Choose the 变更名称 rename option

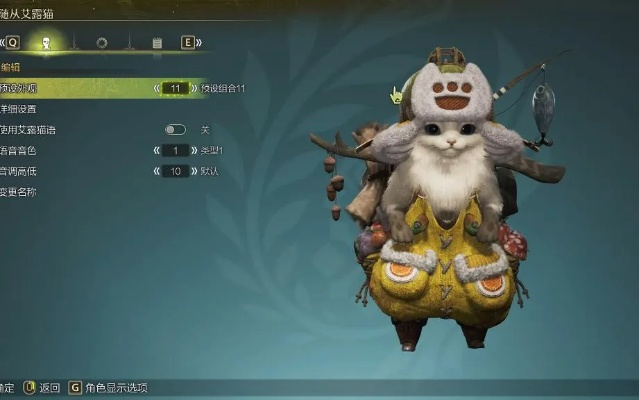coord(18,192)
